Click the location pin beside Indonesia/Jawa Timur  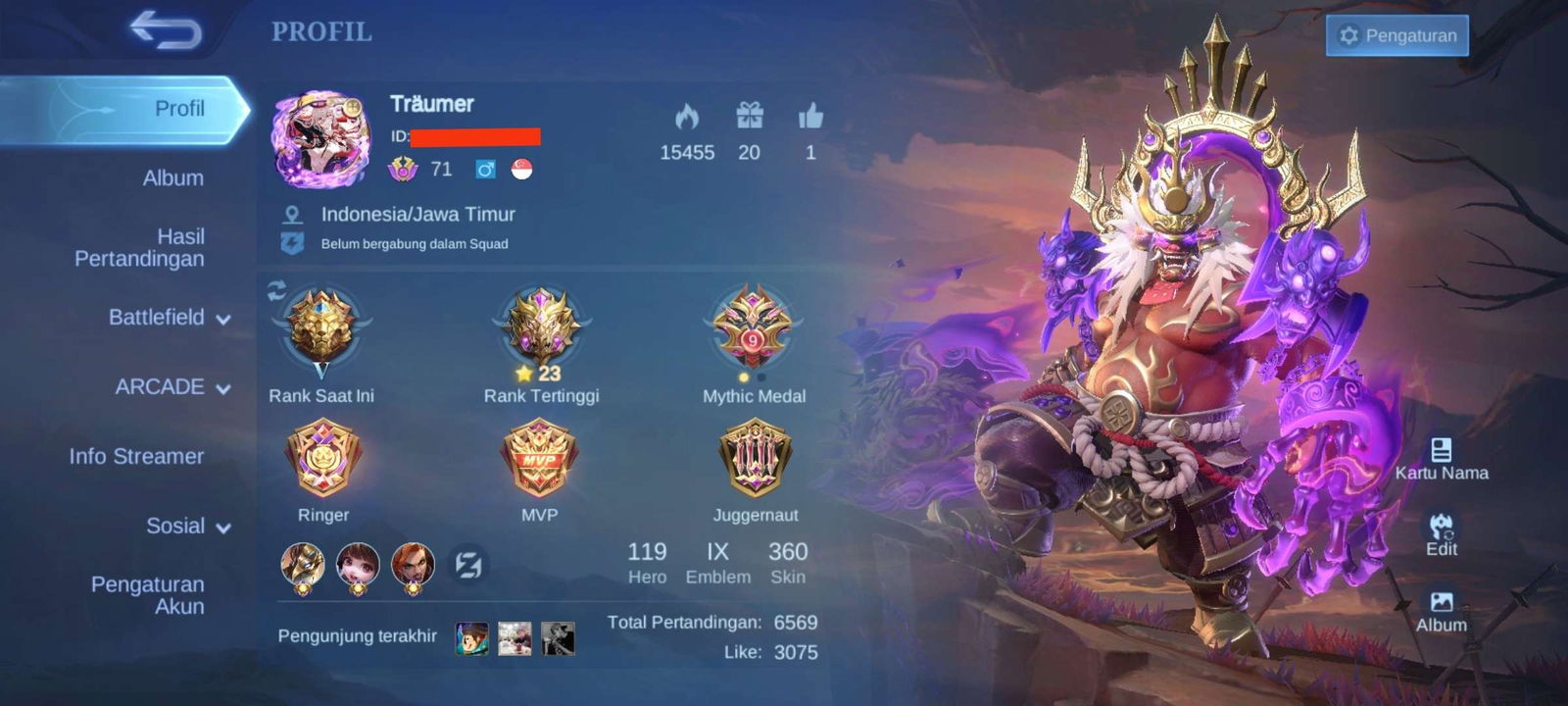294,214
